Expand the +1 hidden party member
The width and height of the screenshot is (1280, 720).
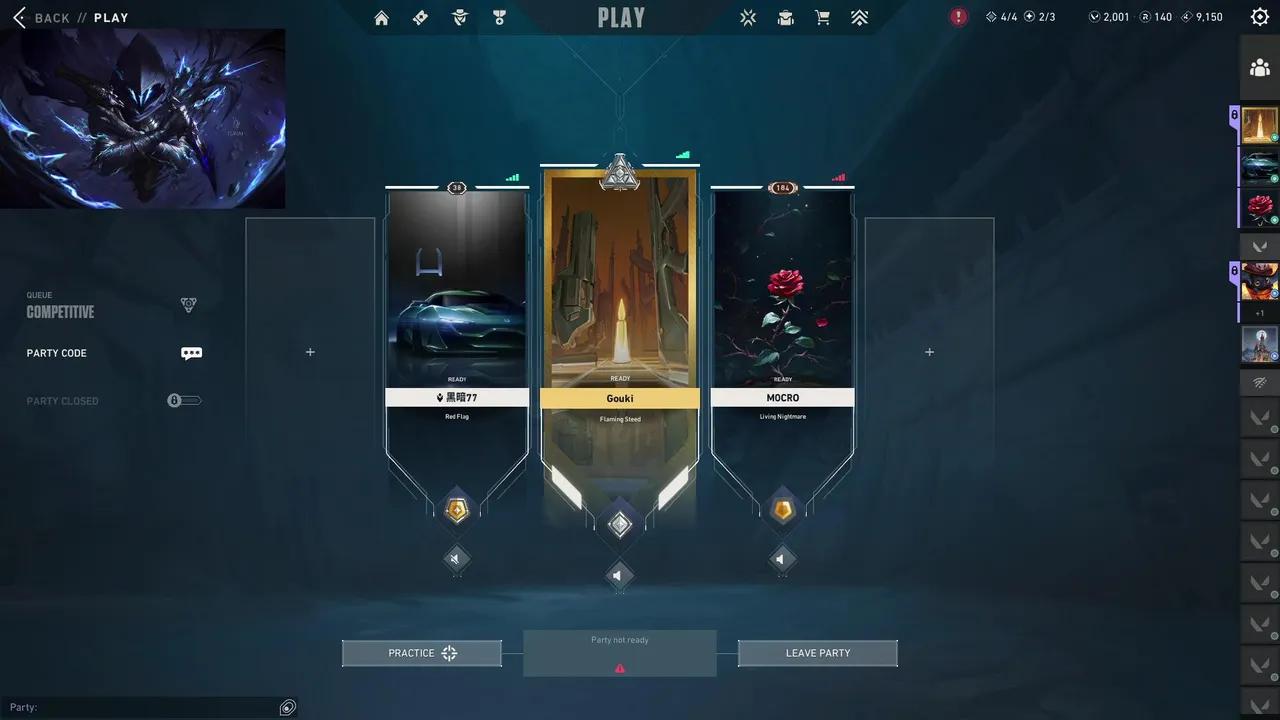1259,313
